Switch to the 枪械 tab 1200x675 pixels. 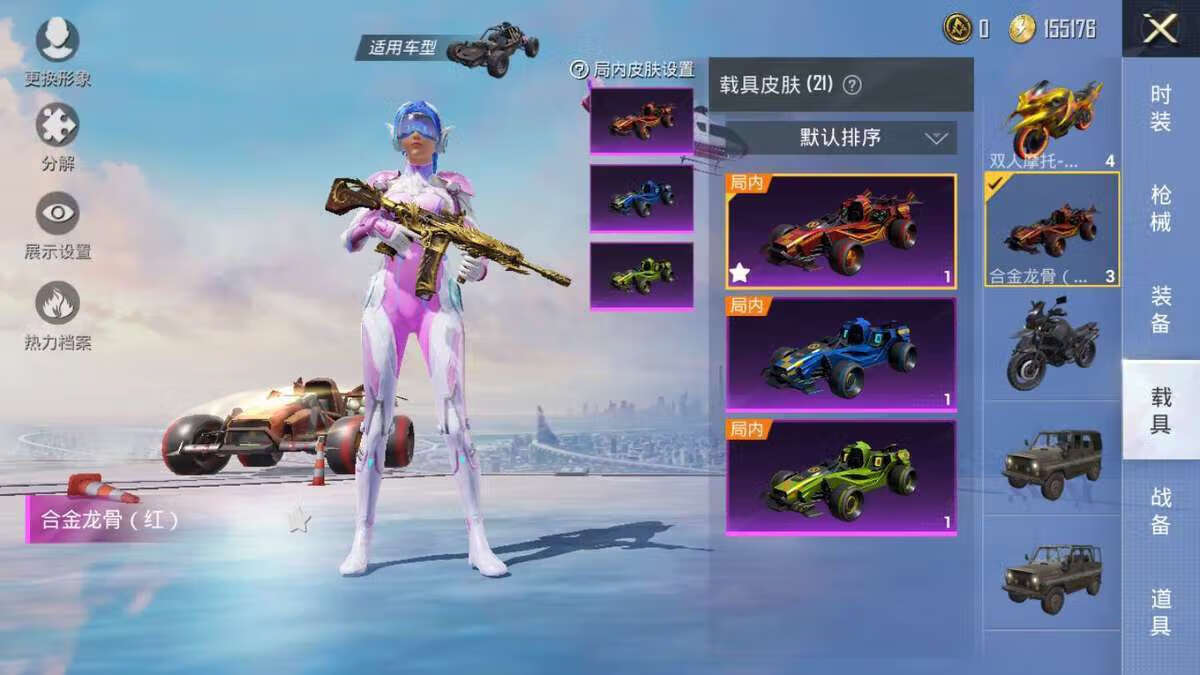coord(1160,209)
